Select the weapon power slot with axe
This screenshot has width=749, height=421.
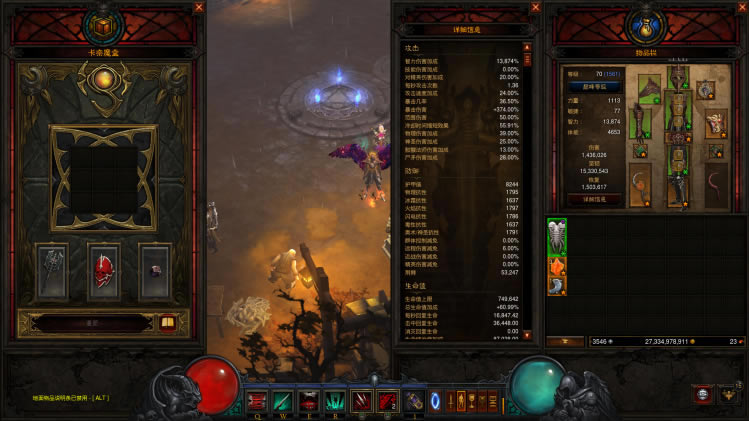tap(53, 269)
